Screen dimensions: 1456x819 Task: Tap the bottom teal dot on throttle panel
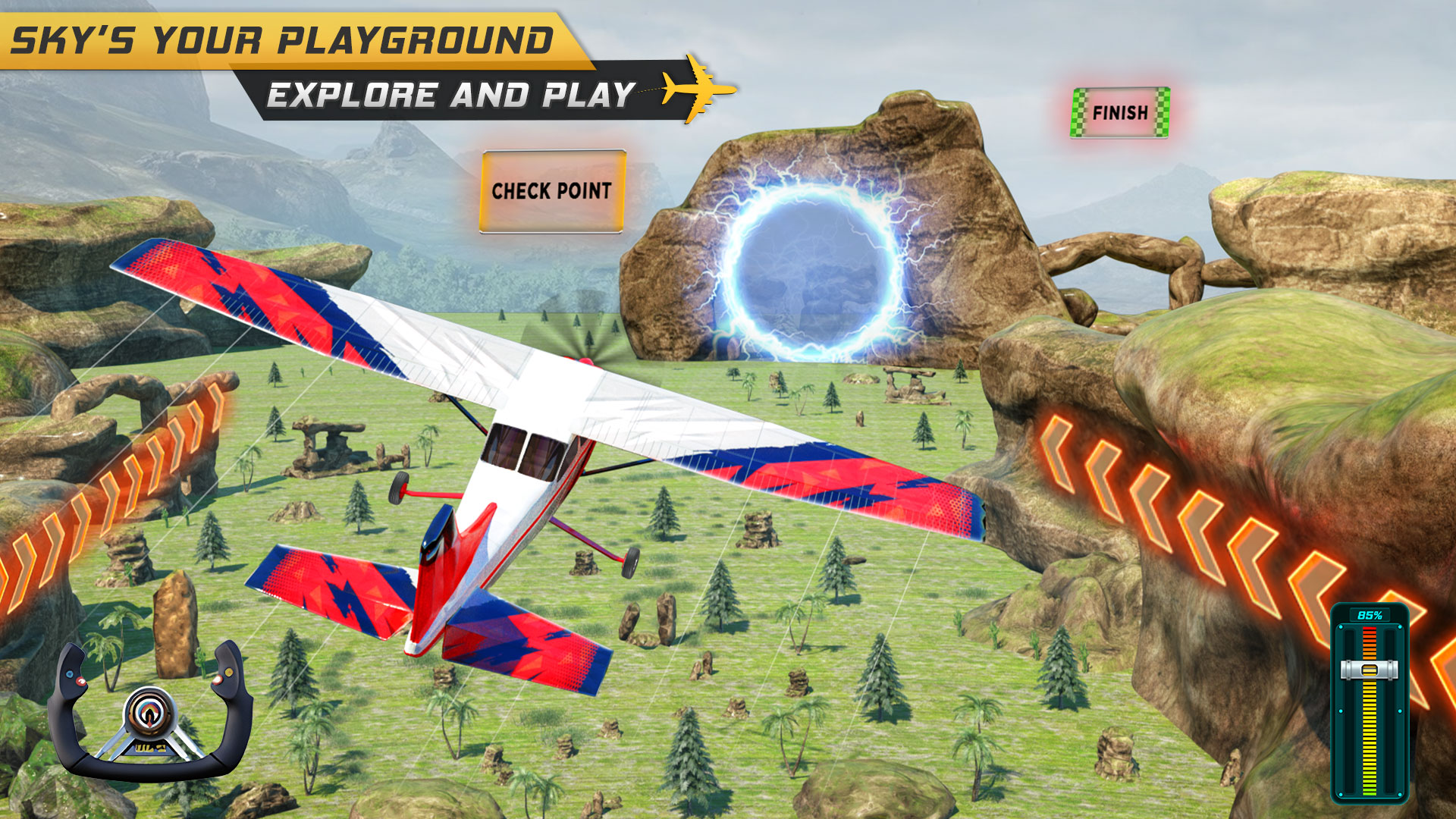pos(1341,793)
